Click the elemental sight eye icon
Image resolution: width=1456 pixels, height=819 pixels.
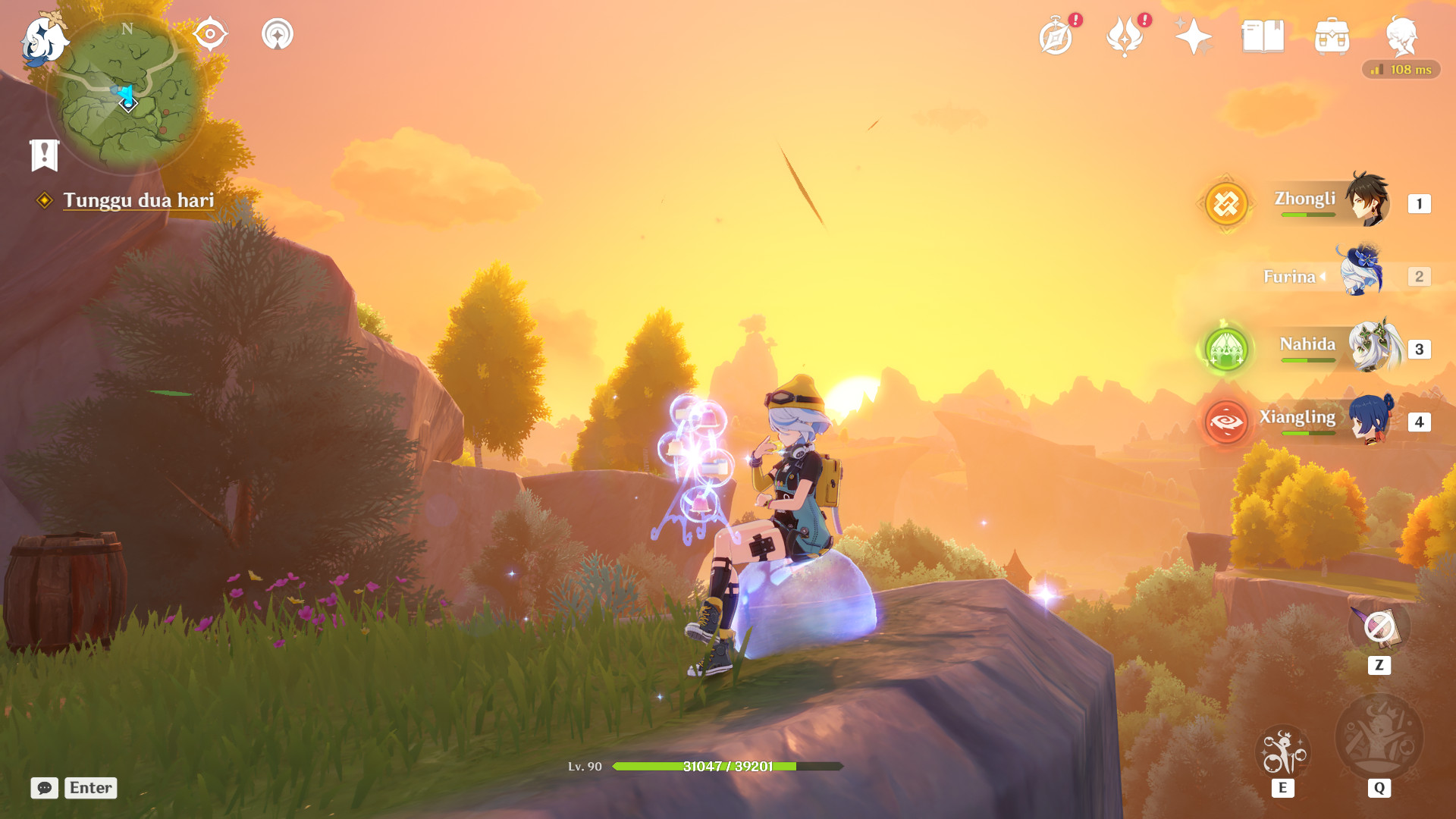click(x=209, y=34)
